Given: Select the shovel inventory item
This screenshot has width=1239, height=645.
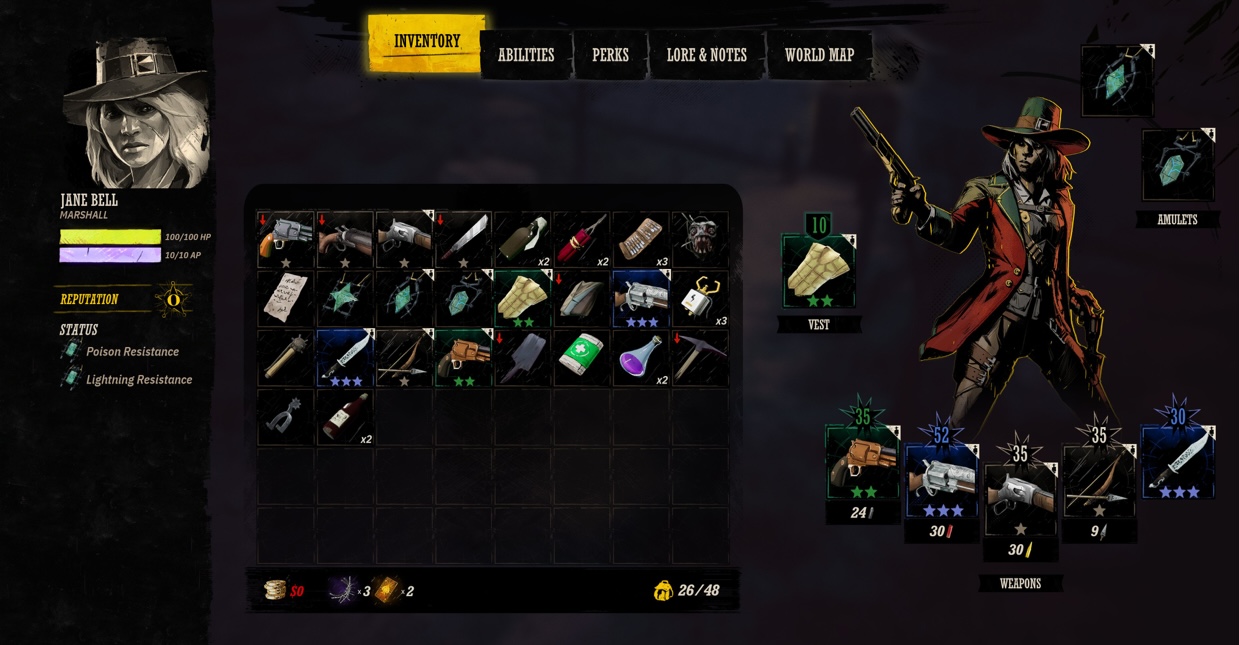Looking at the screenshot, I should [x=522, y=357].
